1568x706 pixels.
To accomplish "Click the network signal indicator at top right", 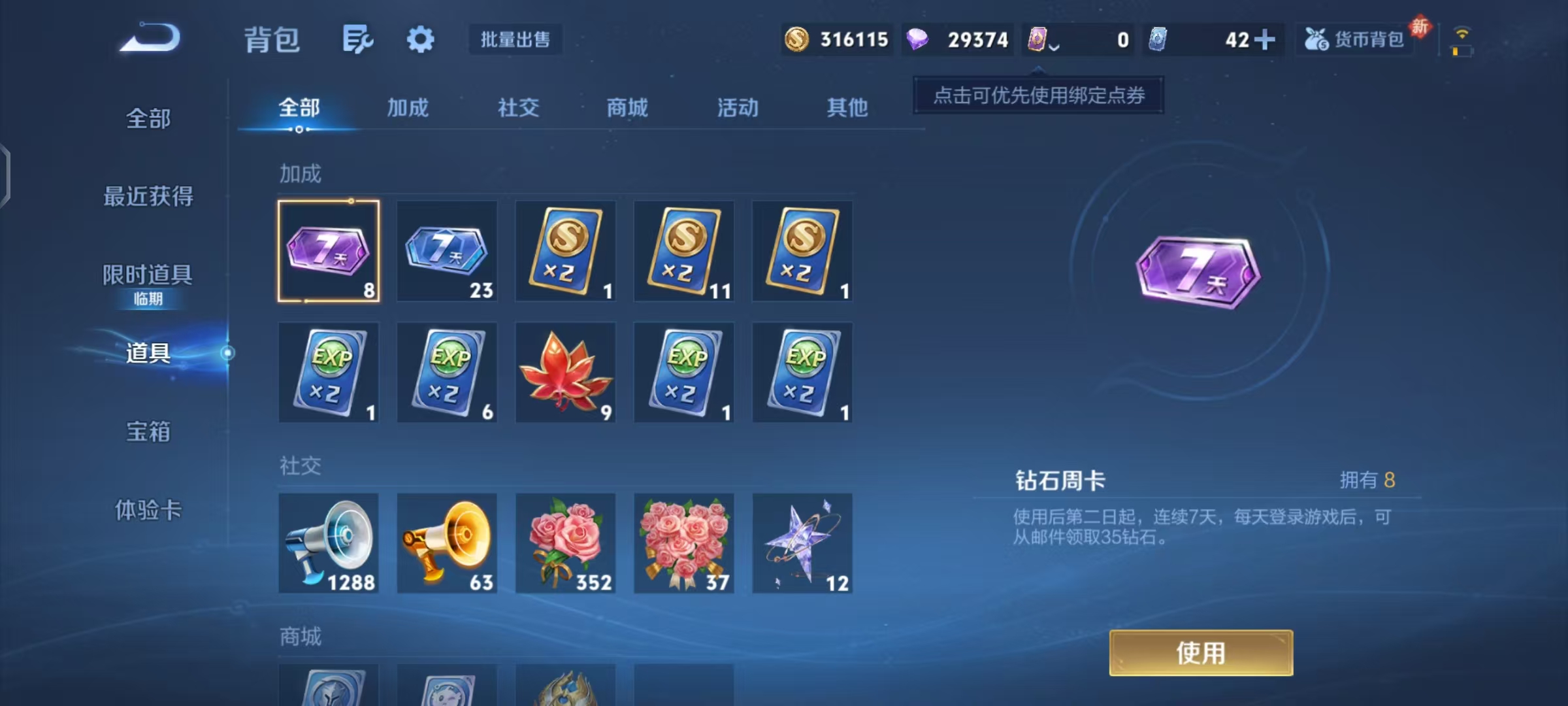I will pos(1463,31).
